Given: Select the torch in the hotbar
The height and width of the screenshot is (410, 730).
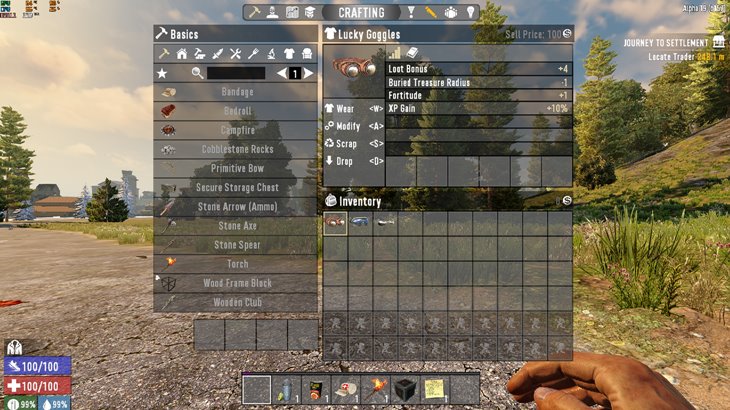Looking at the screenshot, I should tap(380, 389).
